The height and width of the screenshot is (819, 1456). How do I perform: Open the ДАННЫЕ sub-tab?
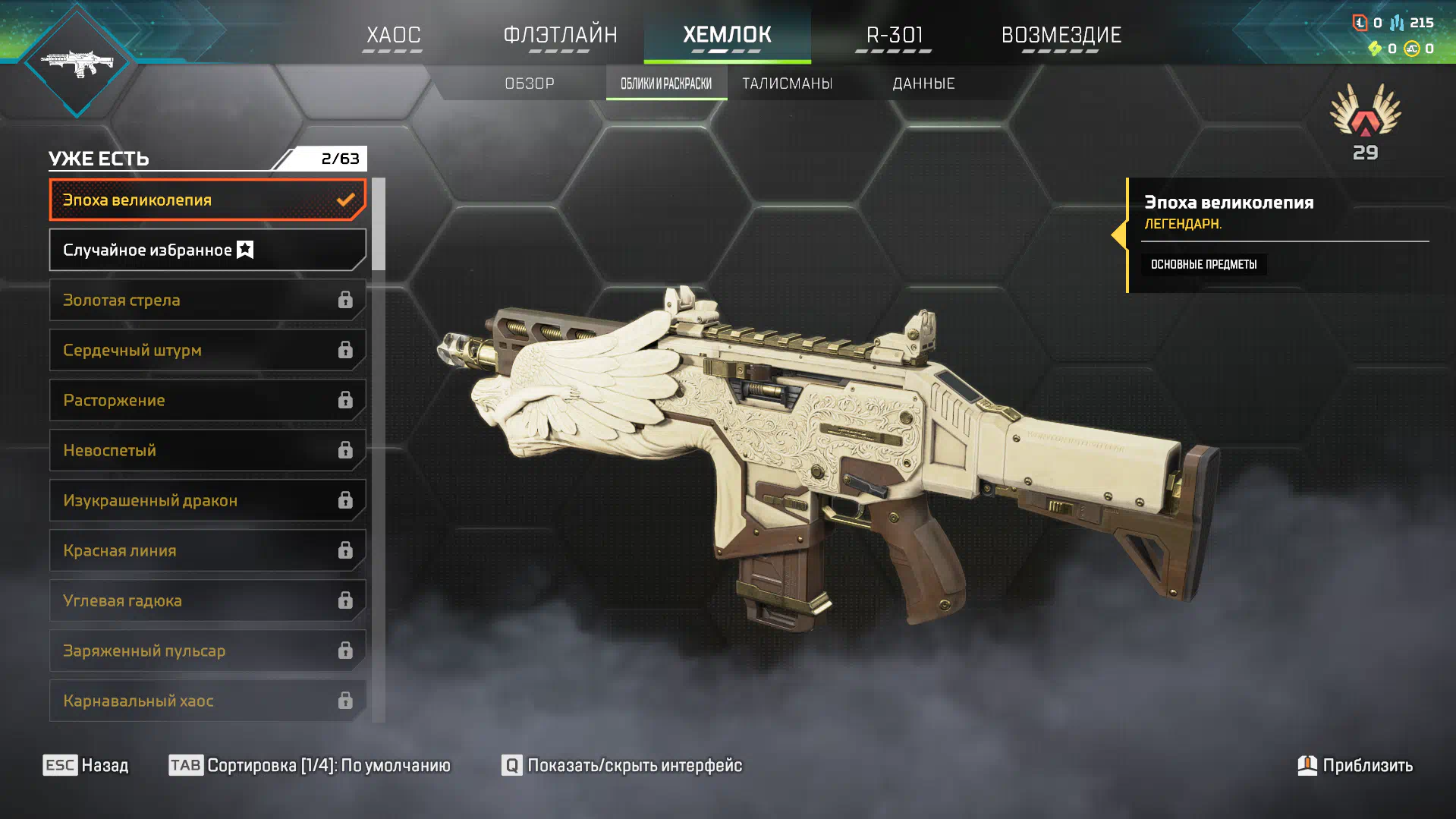[x=923, y=83]
